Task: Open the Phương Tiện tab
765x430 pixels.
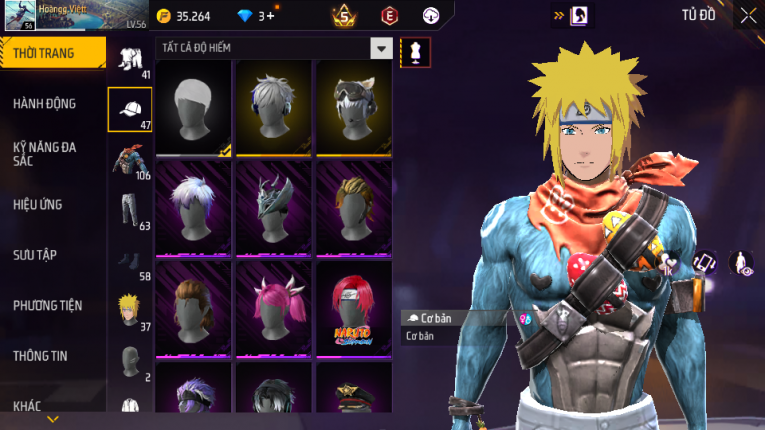Action: [x=48, y=305]
